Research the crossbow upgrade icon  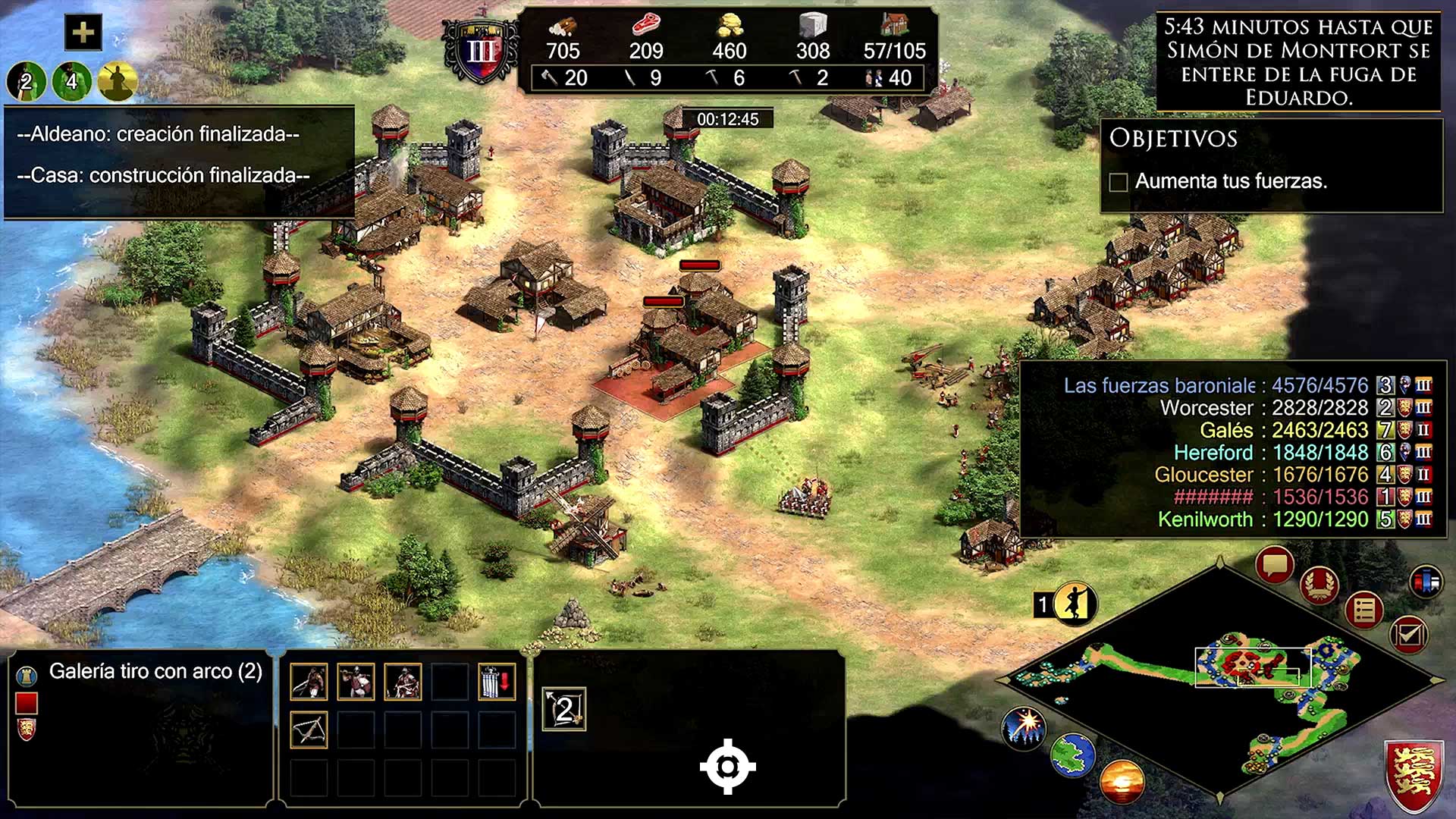click(x=309, y=730)
